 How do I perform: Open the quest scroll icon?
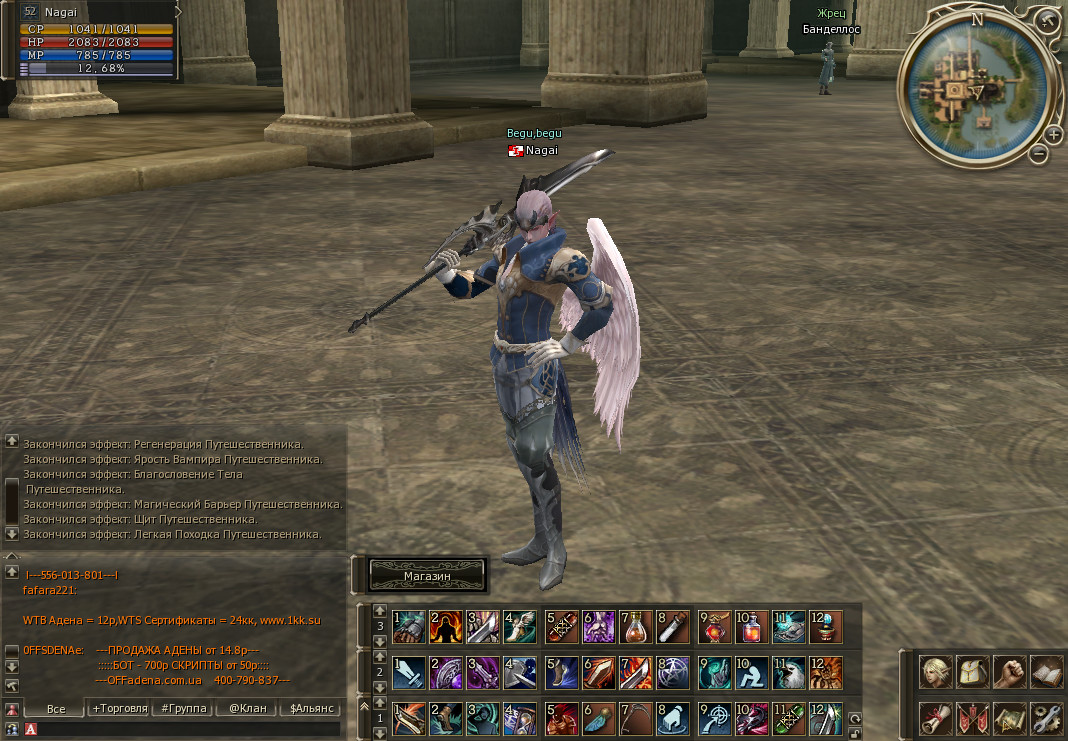pyautogui.click(x=936, y=717)
